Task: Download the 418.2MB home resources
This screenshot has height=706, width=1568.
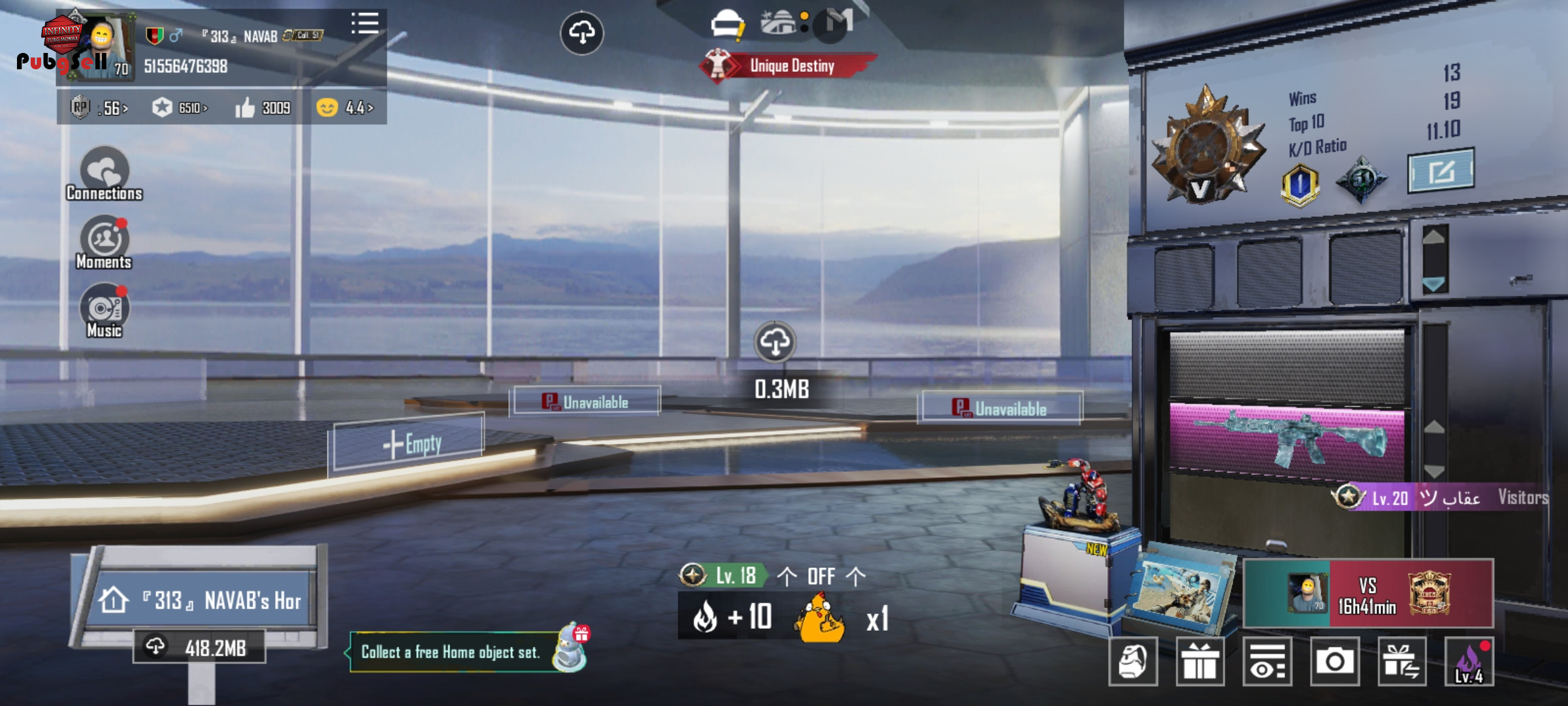Action: coord(200,647)
